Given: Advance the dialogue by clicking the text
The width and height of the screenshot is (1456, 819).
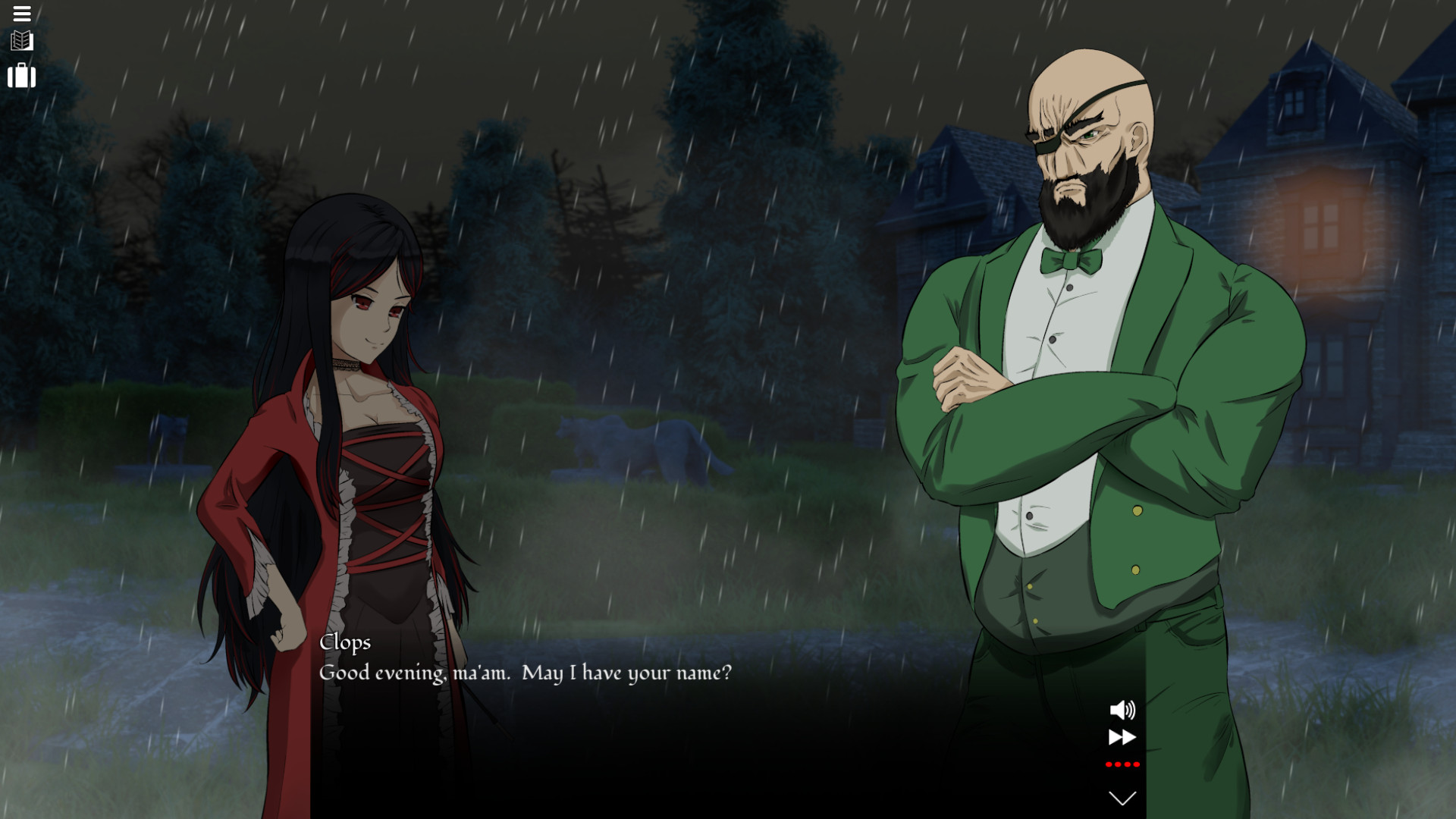Looking at the screenshot, I should click(x=526, y=673).
